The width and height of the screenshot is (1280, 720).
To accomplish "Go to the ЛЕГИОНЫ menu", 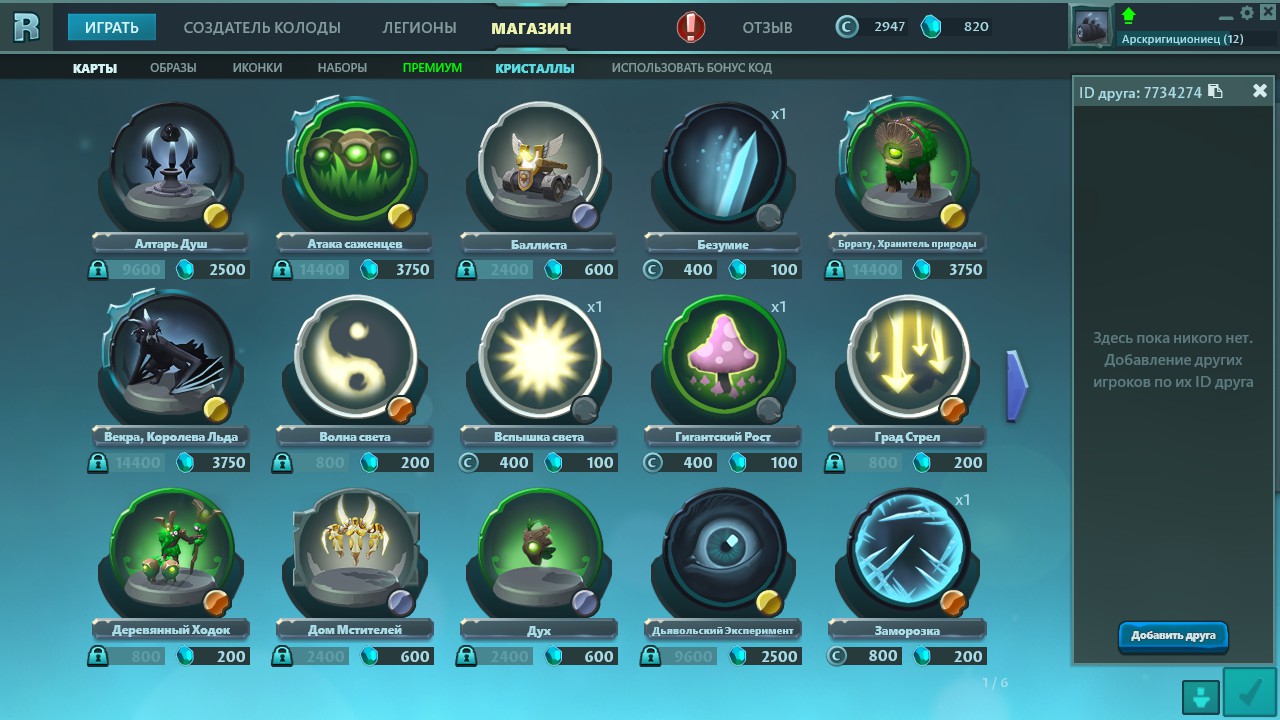I will pyautogui.click(x=419, y=27).
